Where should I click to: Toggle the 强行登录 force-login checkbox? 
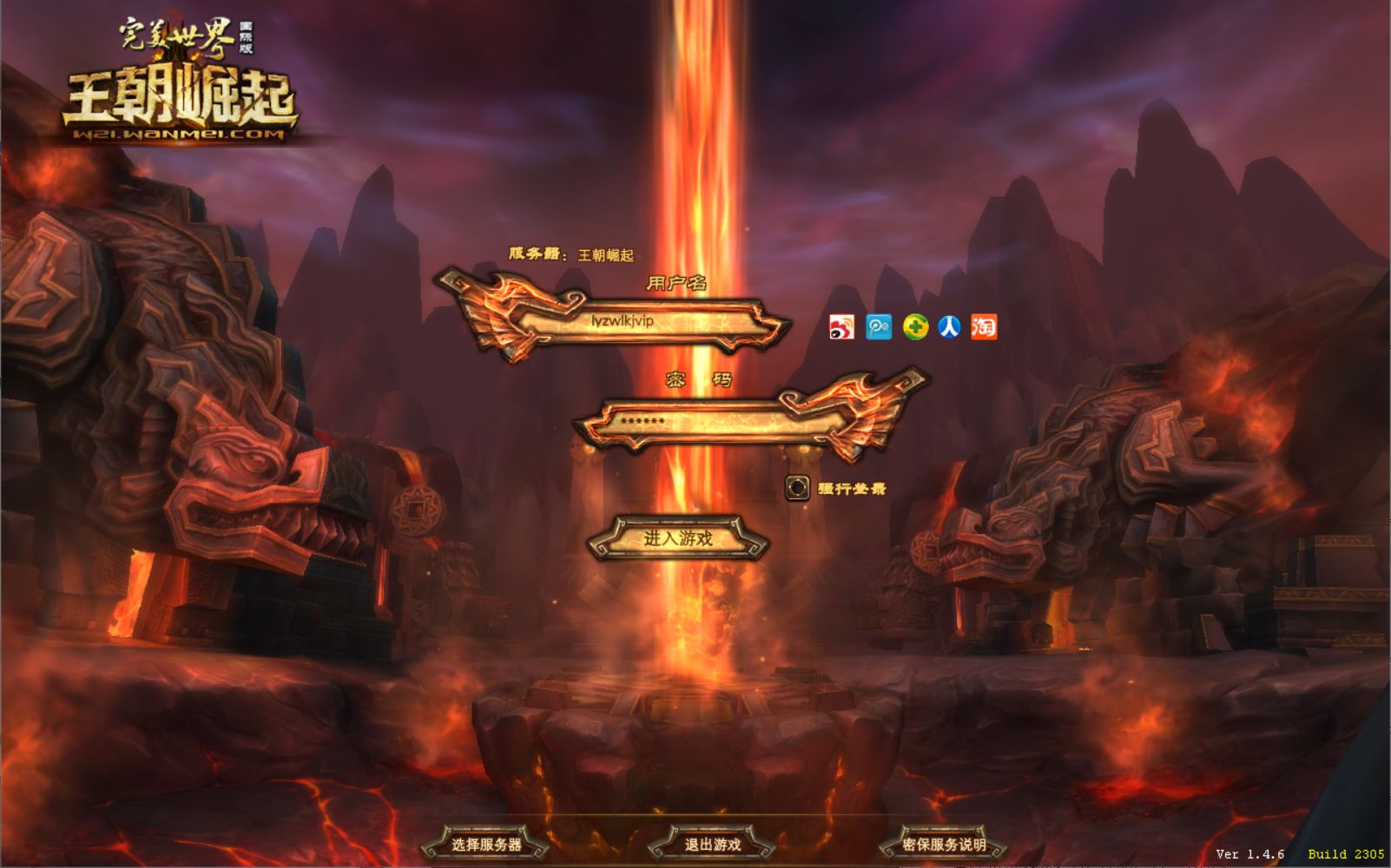point(797,488)
